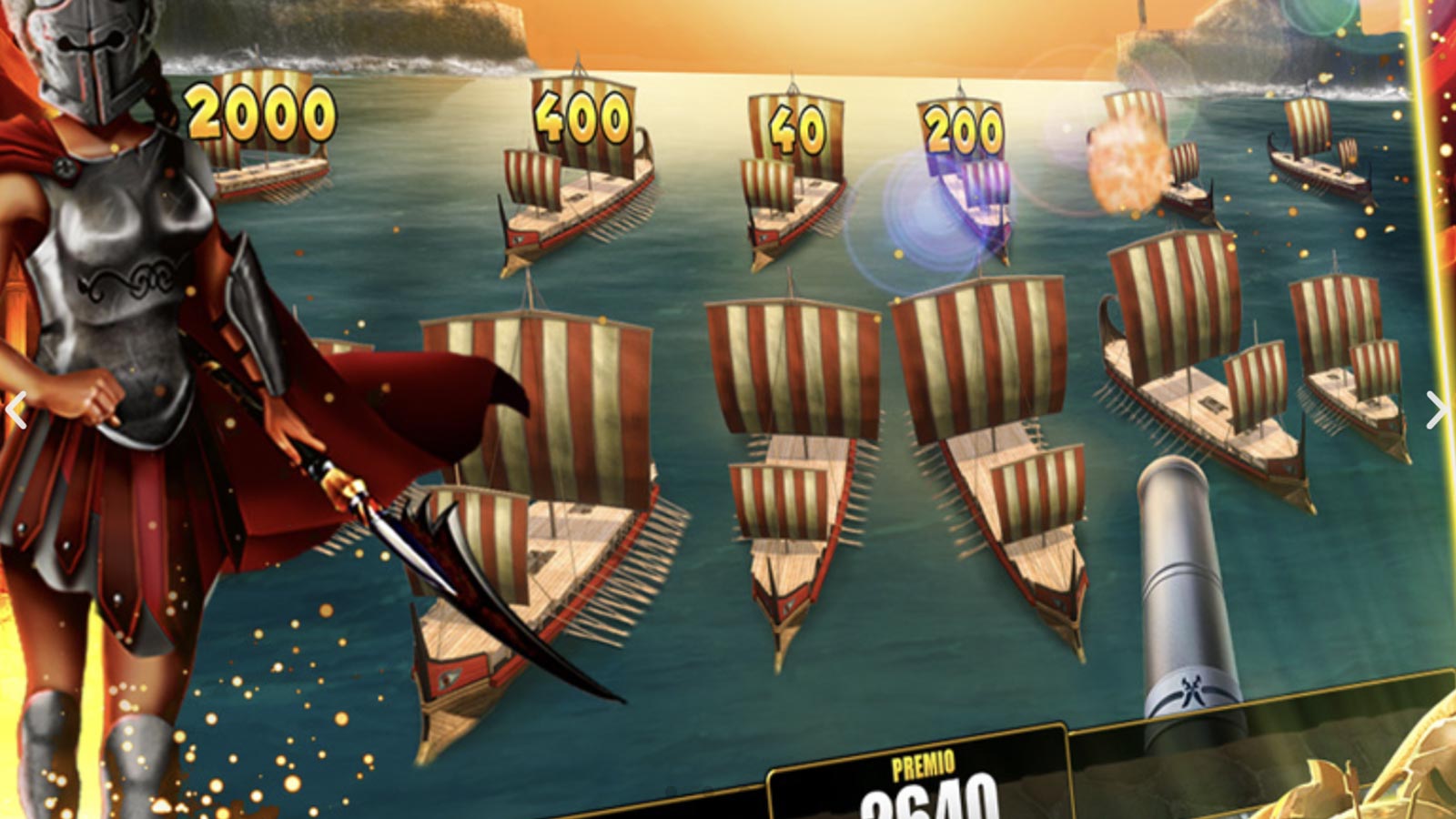Go to the previous screenshot with left arrow
The width and height of the screenshot is (1456, 819).
pyautogui.click(x=15, y=409)
